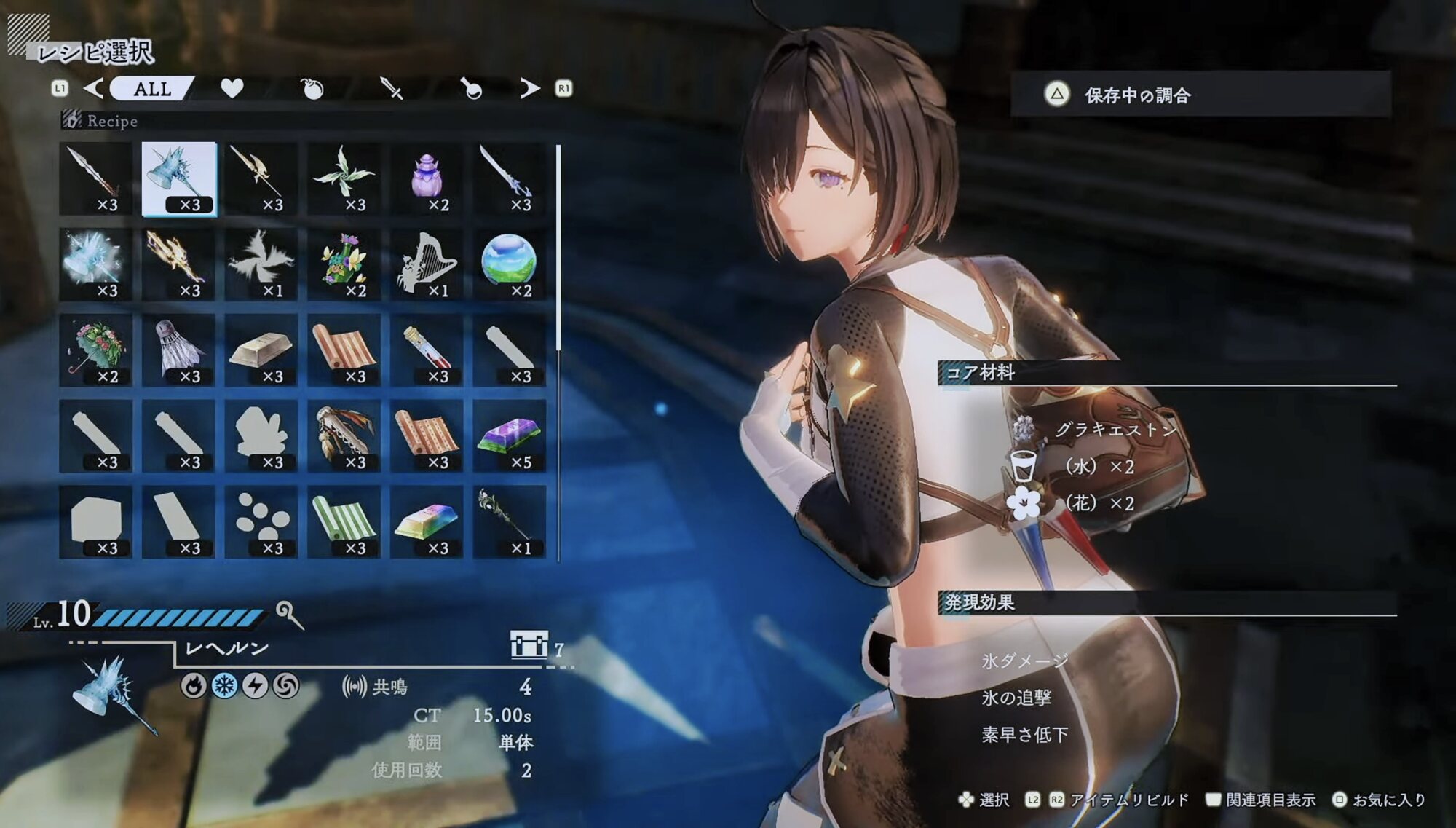Switch to the ALL recipe tab
Image resolution: width=1456 pixels, height=828 pixels.
click(x=152, y=89)
